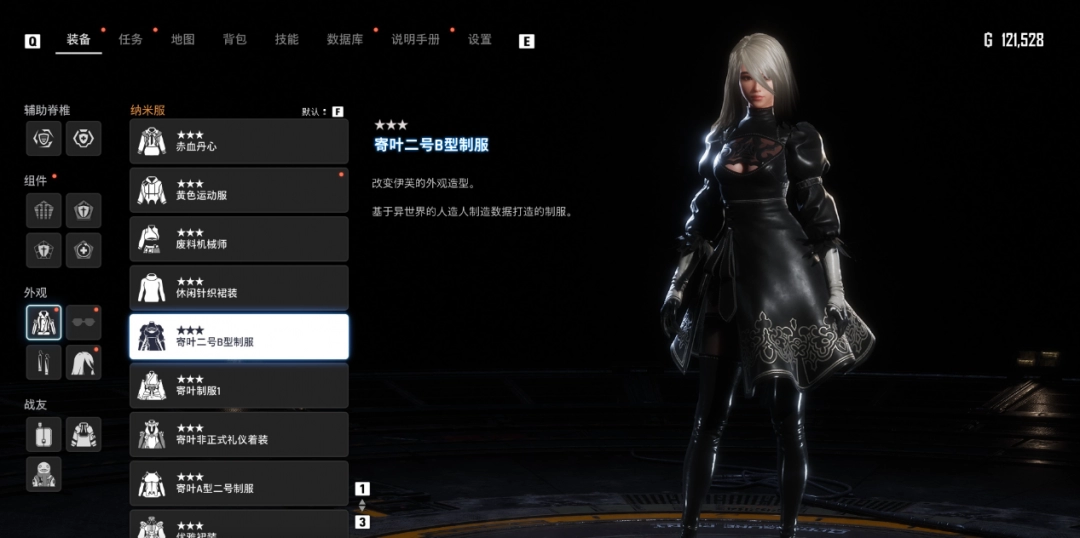Switch to the 任务 tab
Image resolution: width=1080 pixels, height=538 pixels.
tap(131, 40)
